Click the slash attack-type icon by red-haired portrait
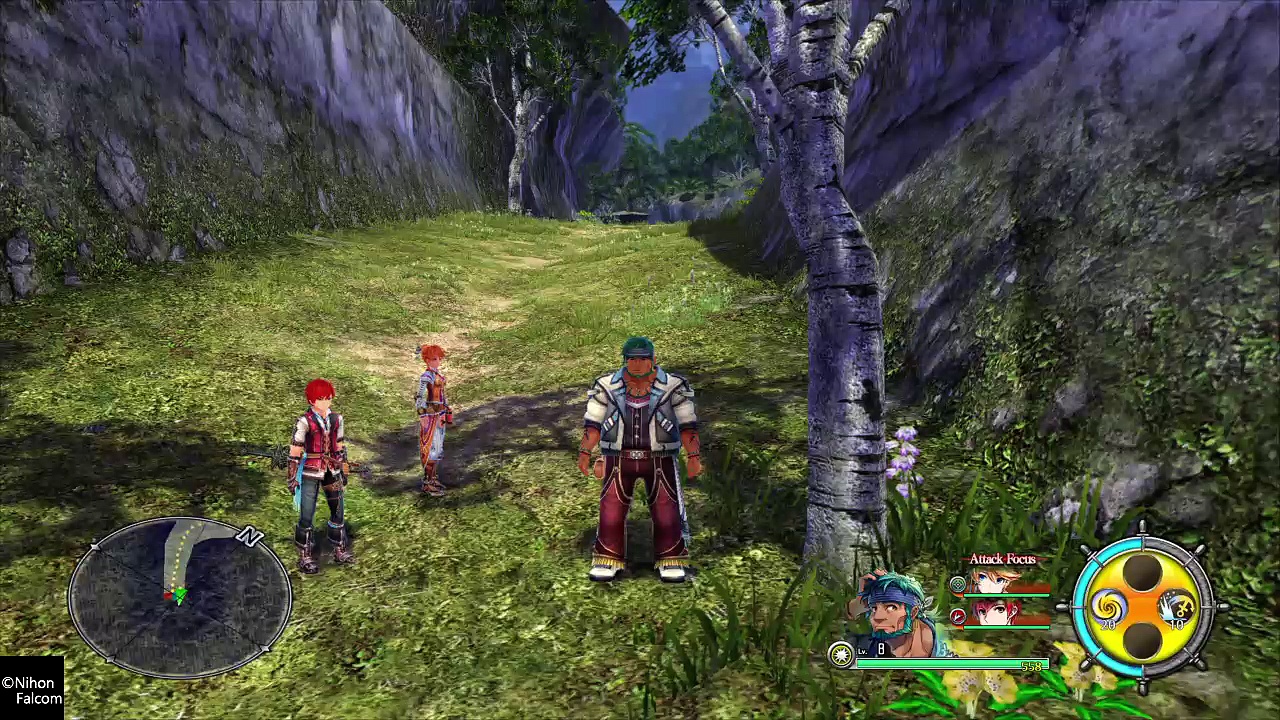 click(x=958, y=616)
